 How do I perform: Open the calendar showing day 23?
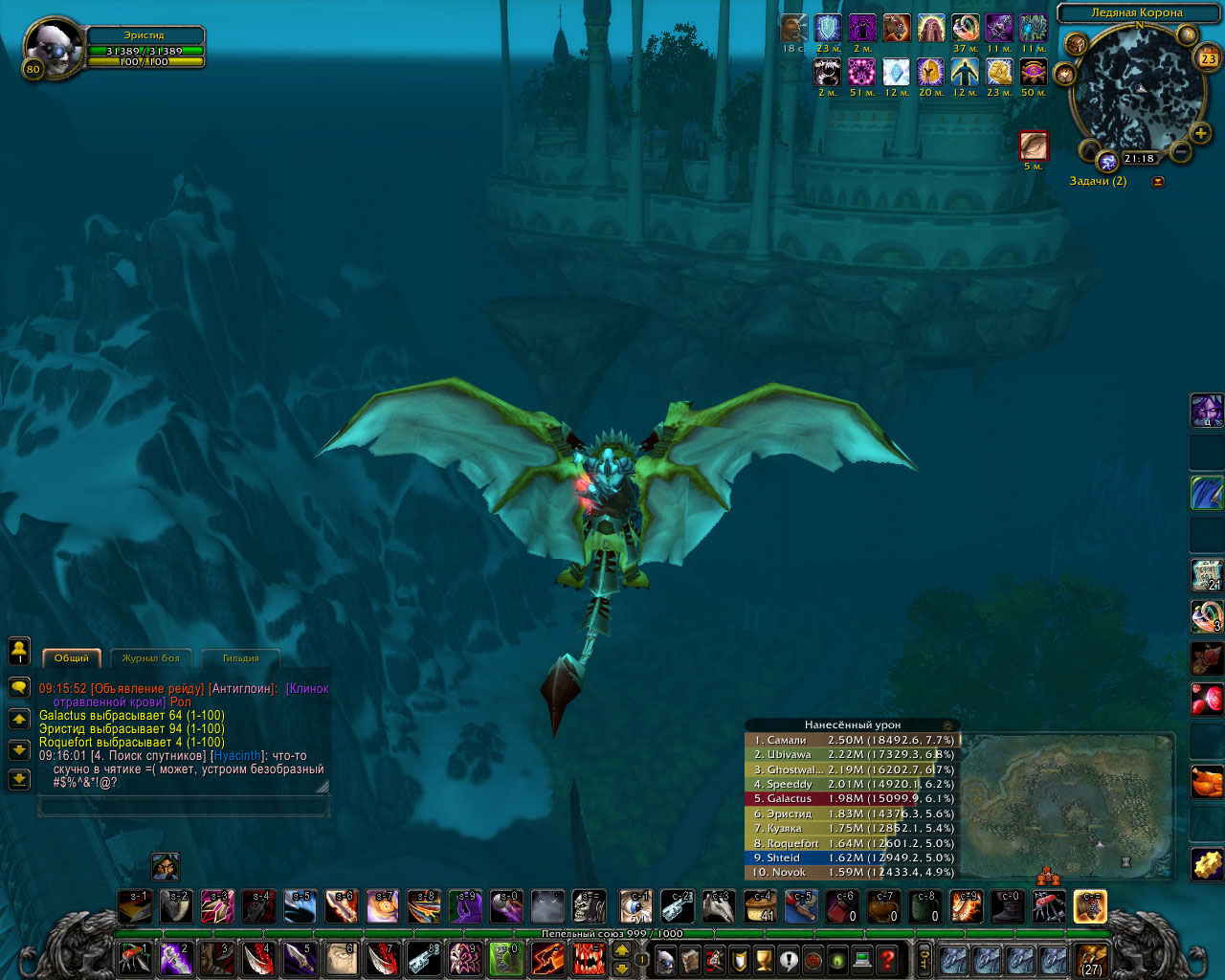click(x=1208, y=58)
